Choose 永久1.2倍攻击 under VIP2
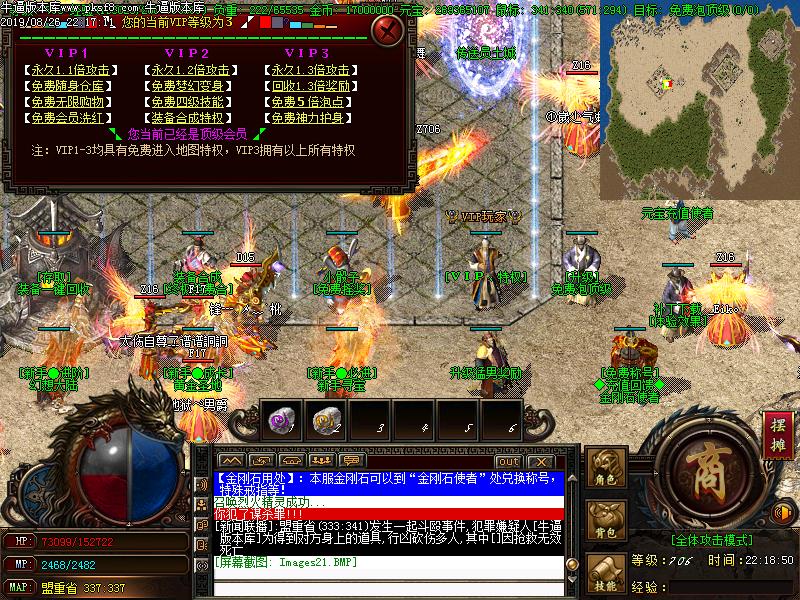 click(x=190, y=71)
